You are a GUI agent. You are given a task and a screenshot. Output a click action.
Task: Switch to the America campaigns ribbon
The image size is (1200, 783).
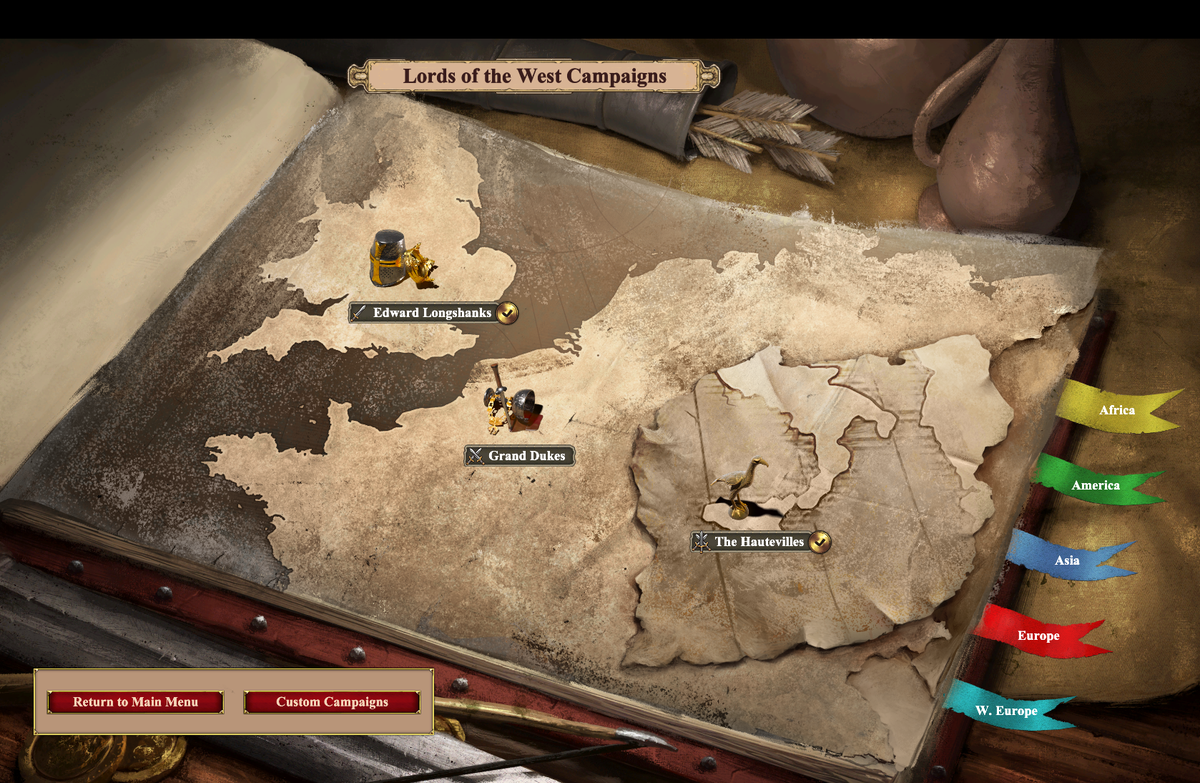pyautogui.click(x=1095, y=485)
